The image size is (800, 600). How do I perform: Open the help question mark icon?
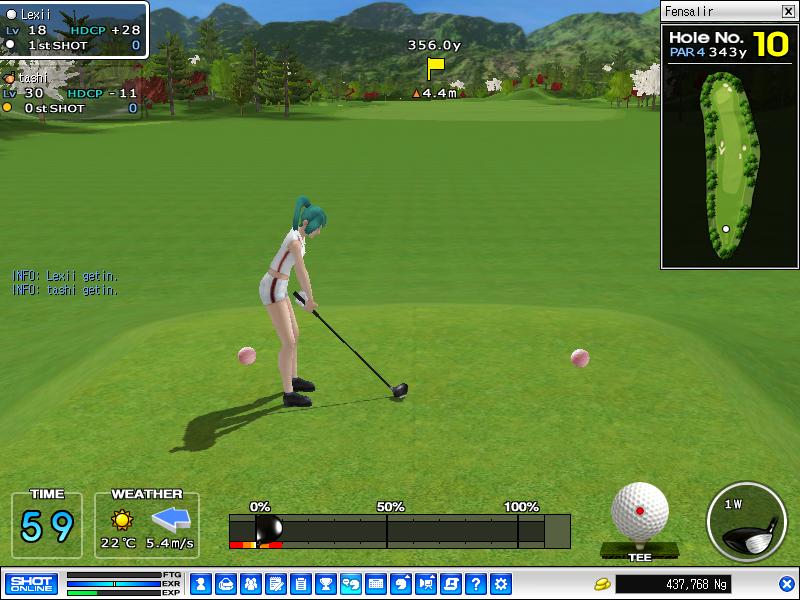coord(476,584)
